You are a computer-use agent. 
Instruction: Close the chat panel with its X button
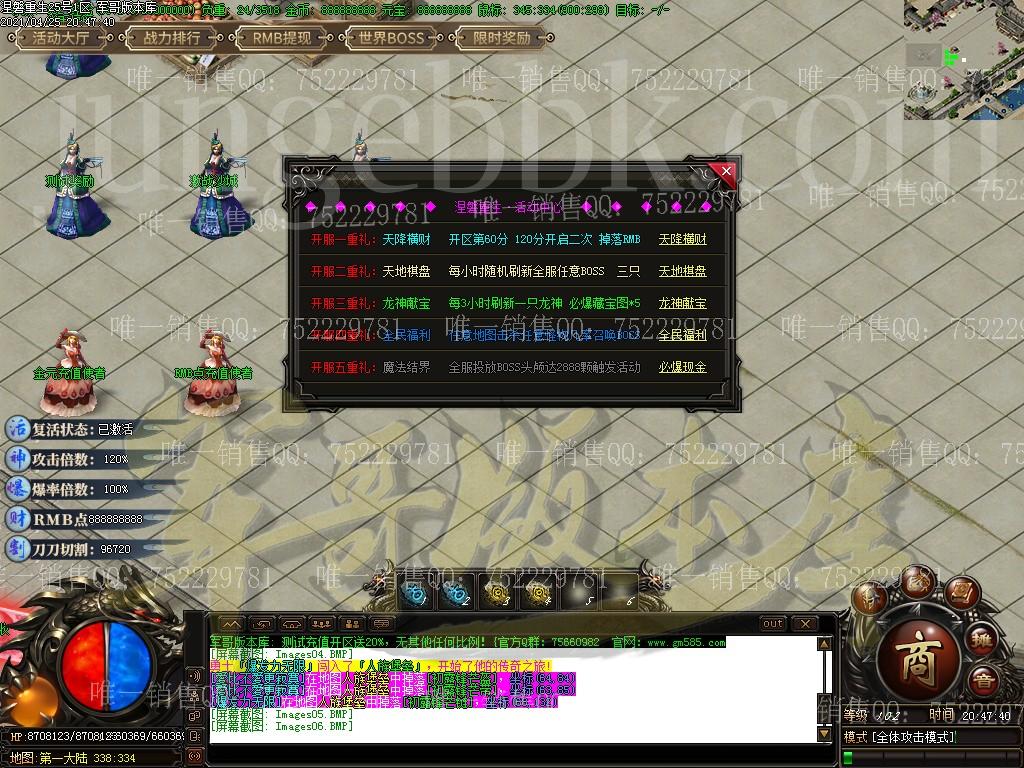pos(805,624)
